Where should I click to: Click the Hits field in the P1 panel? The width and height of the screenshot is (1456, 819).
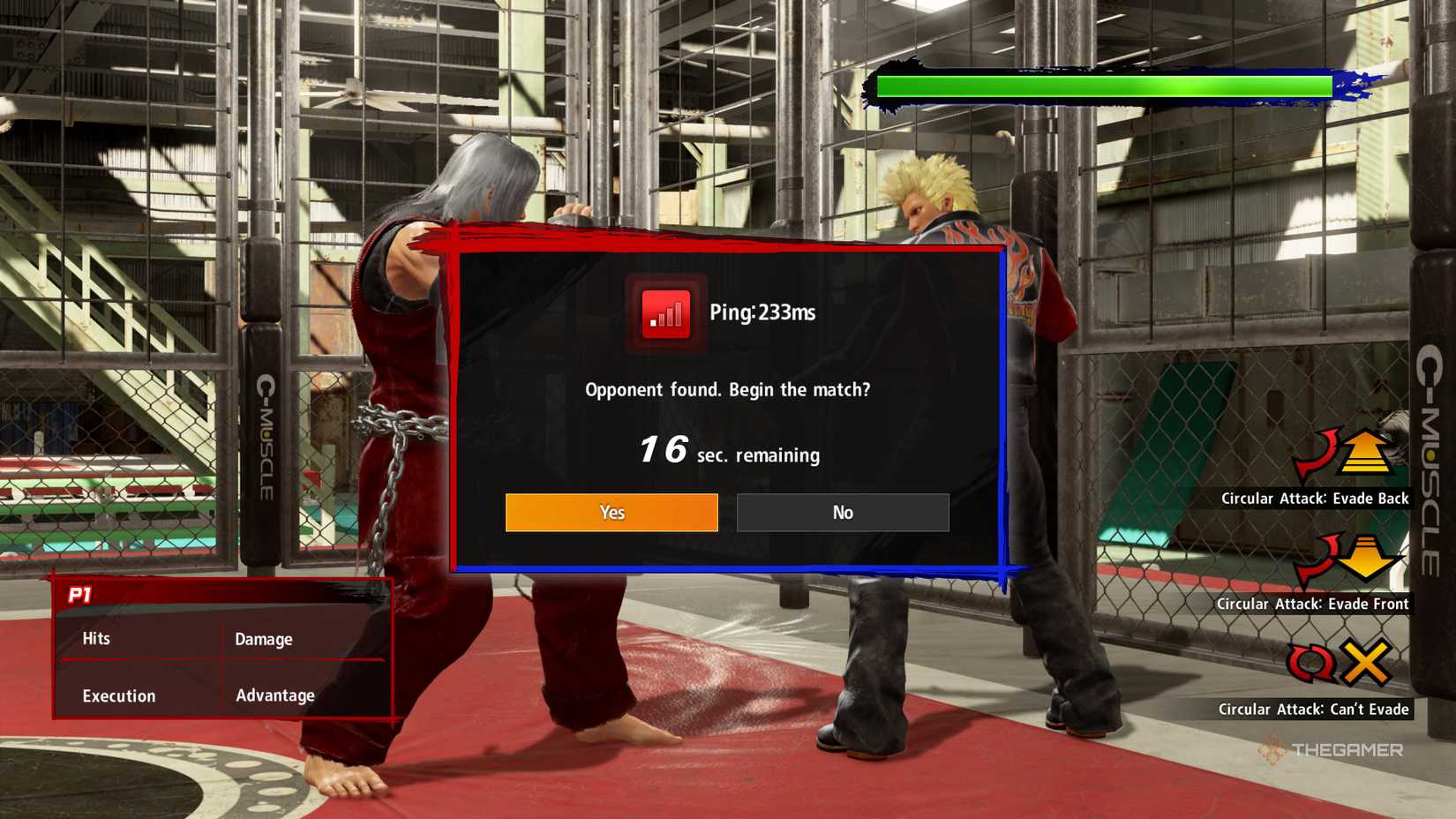click(x=95, y=638)
